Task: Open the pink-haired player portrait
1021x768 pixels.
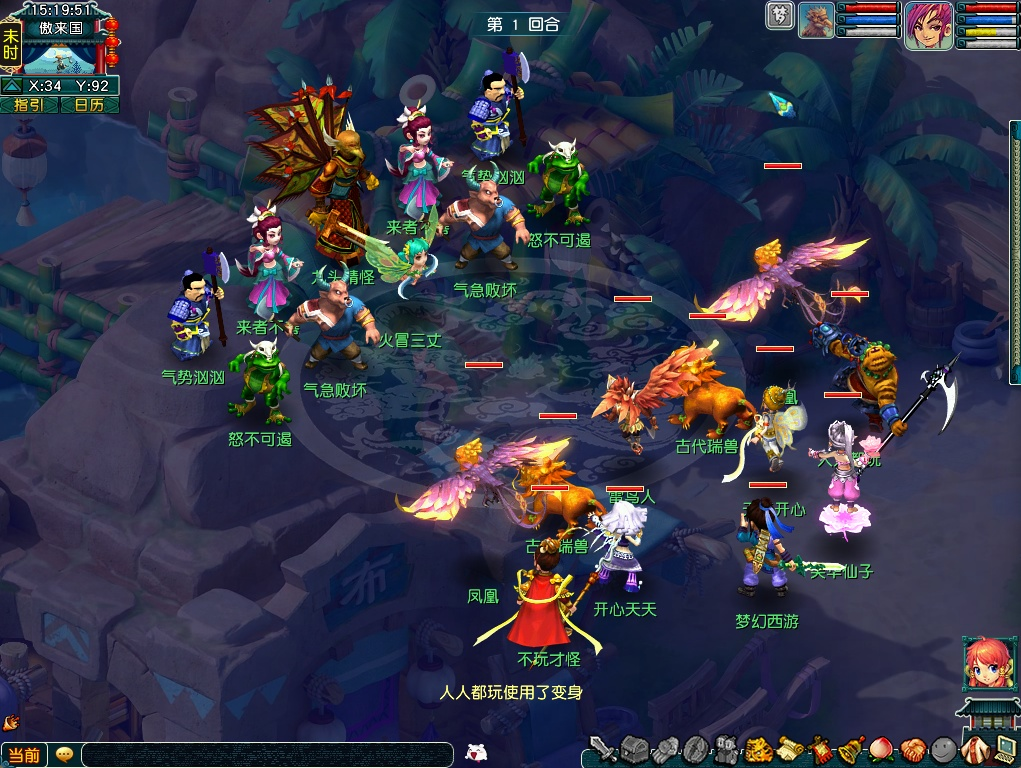Action: (929, 25)
